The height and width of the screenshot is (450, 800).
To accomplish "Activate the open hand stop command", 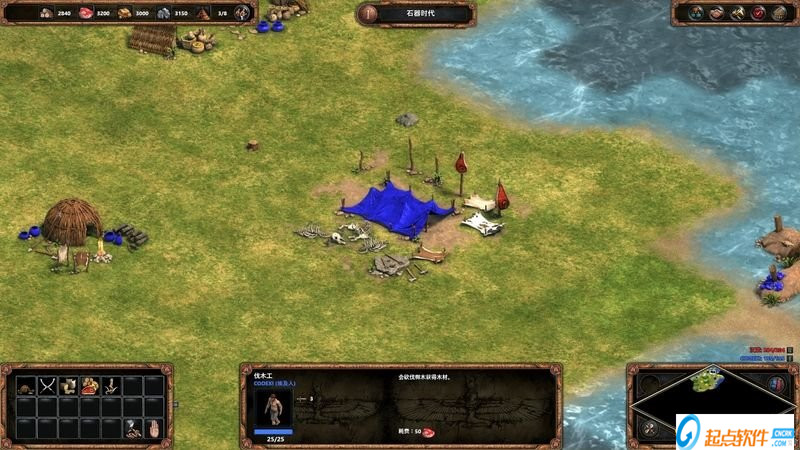I will click(154, 428).
